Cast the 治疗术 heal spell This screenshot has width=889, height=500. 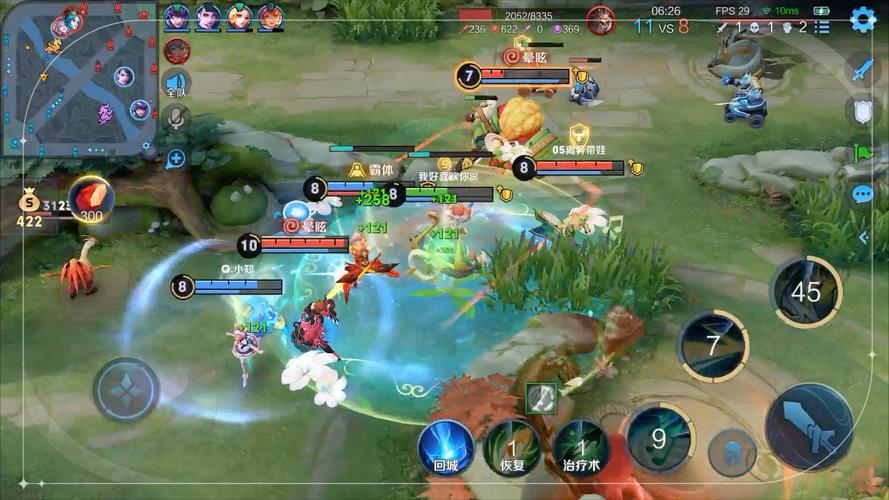581,446
